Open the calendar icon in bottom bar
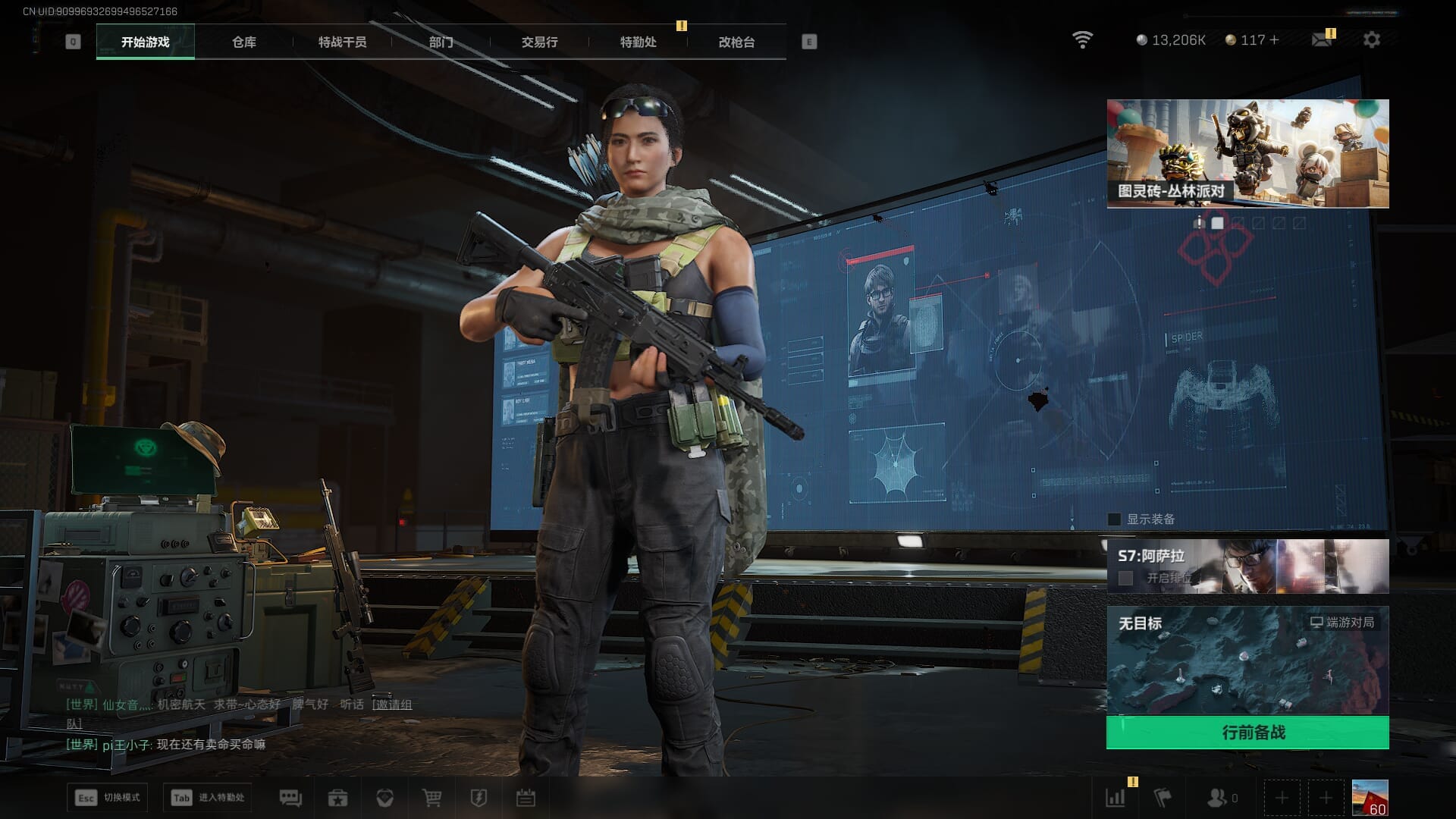Screen dimensions: 1456x819 click(x=526, y=798)
